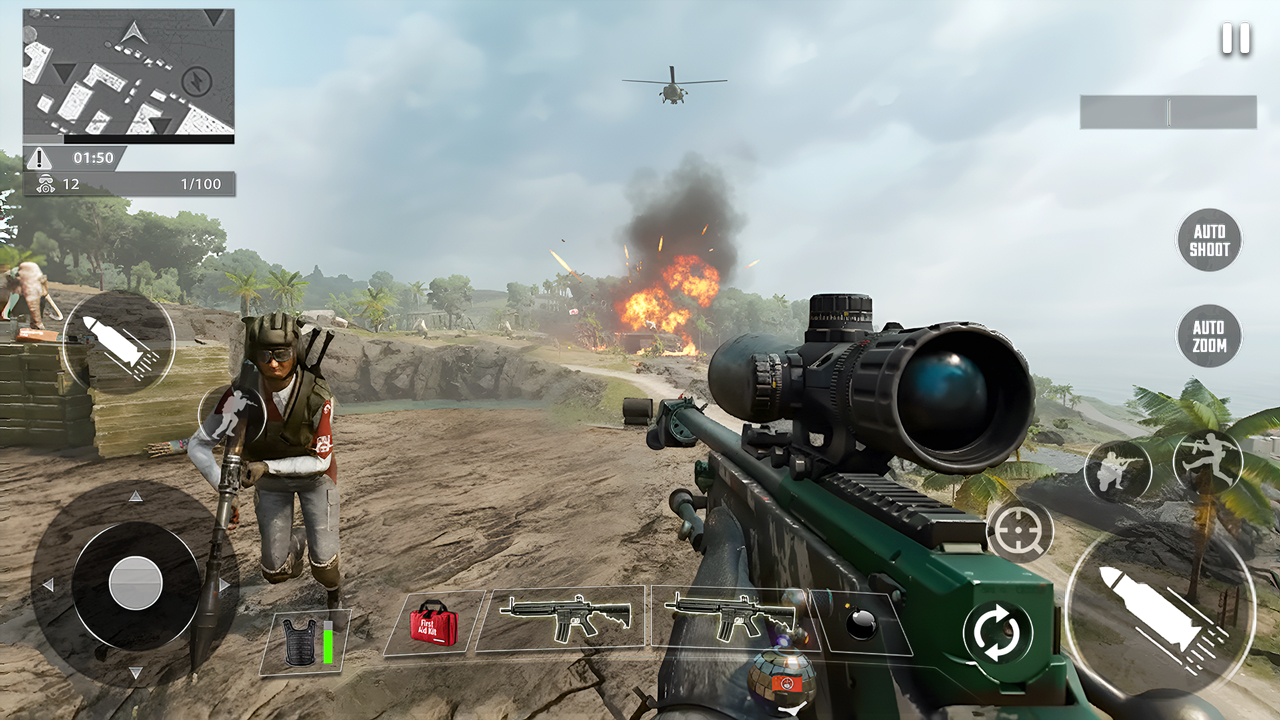
Task: Select the first assault rifle thumbnail
Action: (x=564, y=618)
